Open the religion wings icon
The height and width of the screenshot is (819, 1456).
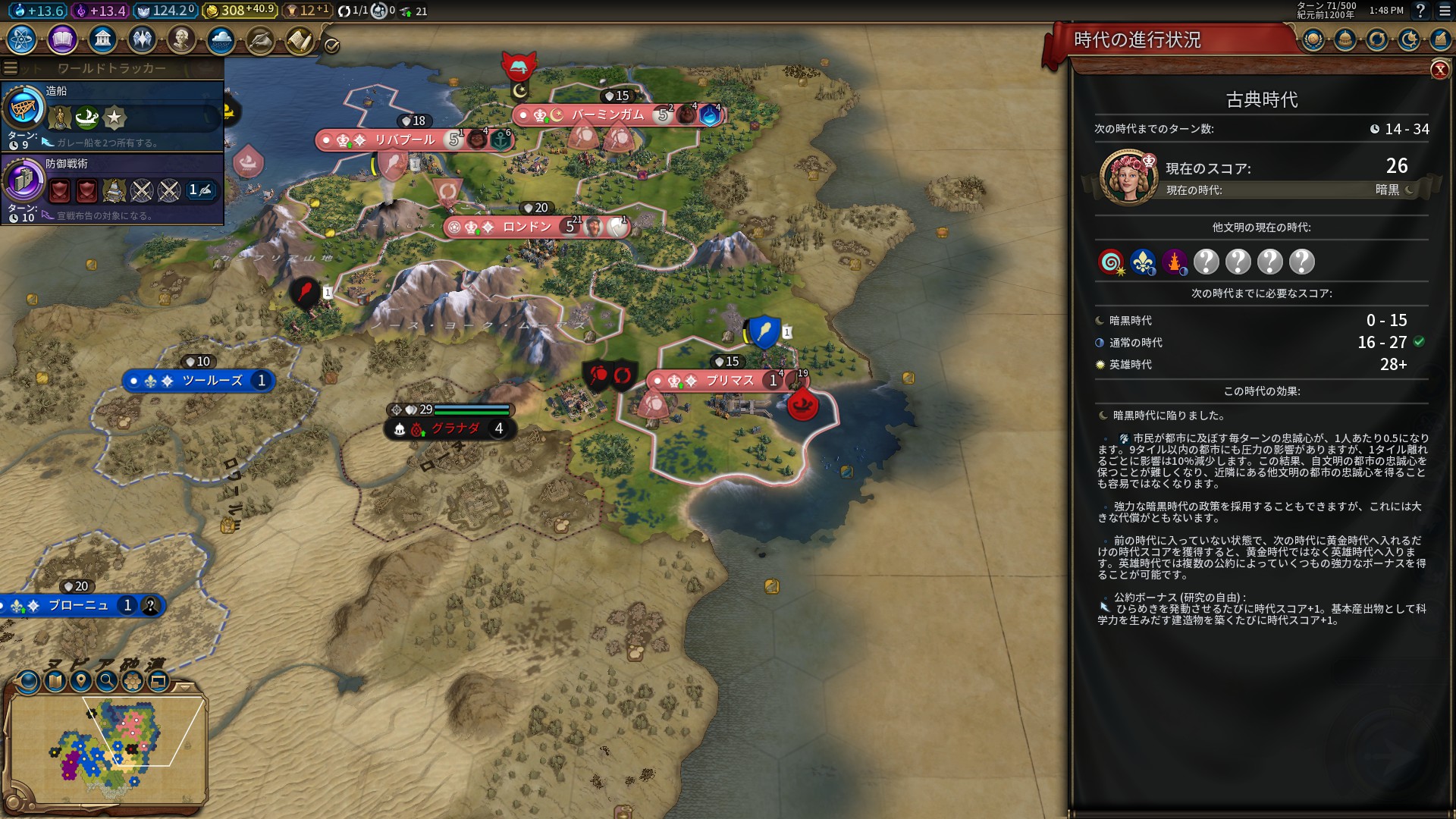point(142,39)
